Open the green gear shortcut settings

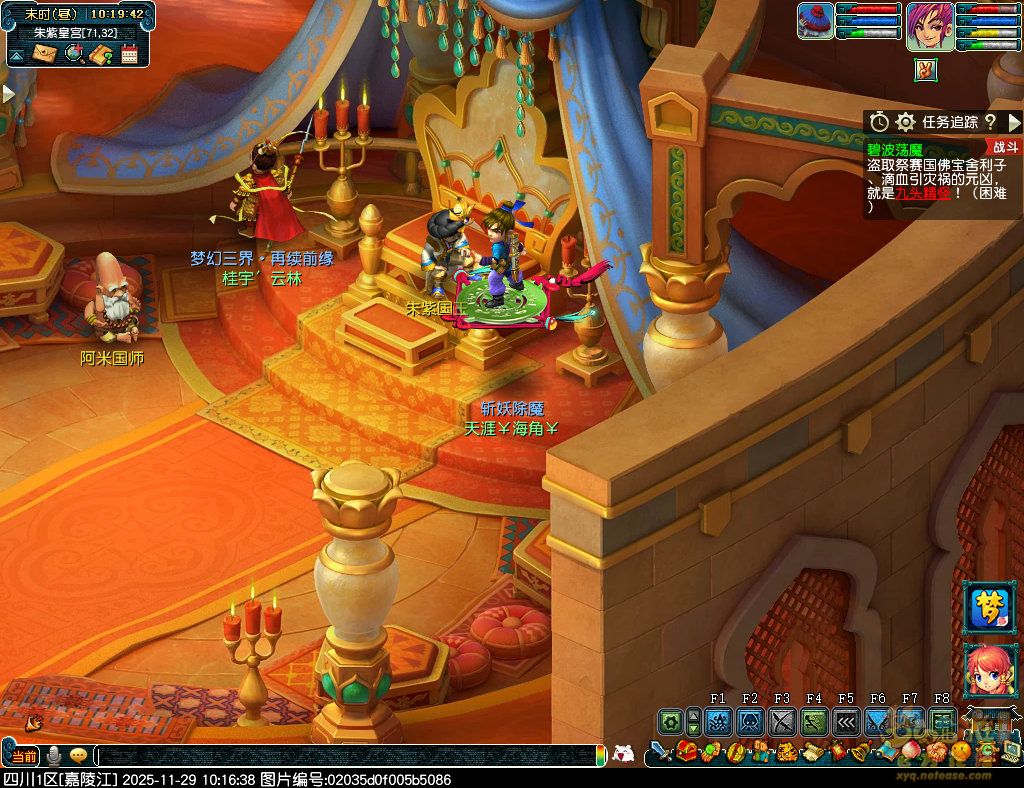point(669,721)
